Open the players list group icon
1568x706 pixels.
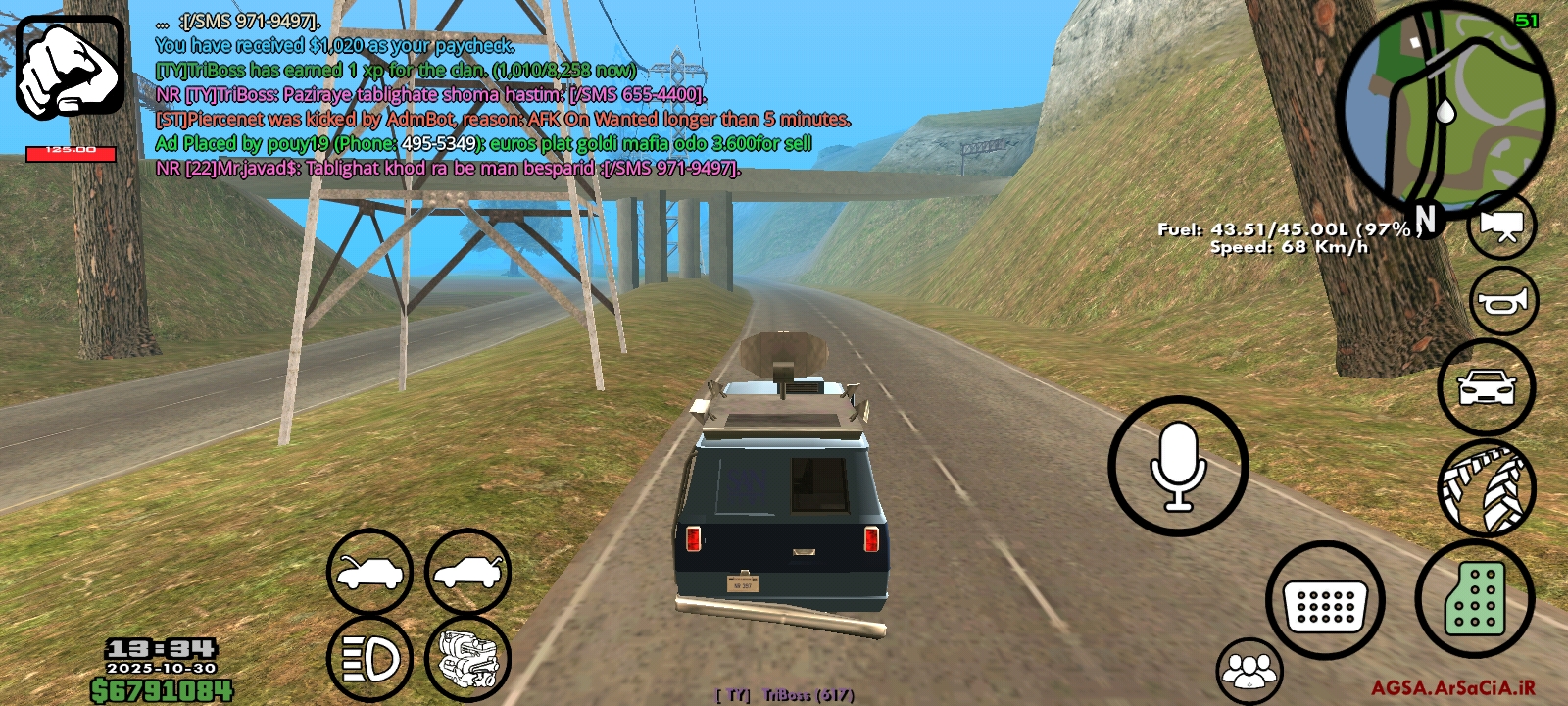1249,671
